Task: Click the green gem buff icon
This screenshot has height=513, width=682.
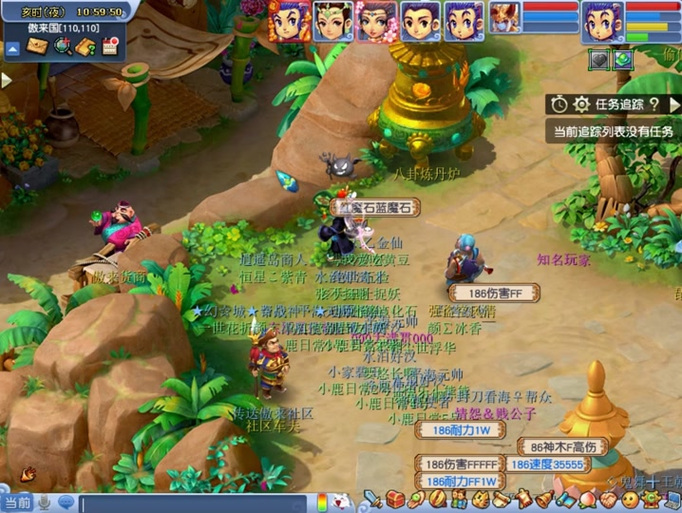Action: (x=623, y=60)
